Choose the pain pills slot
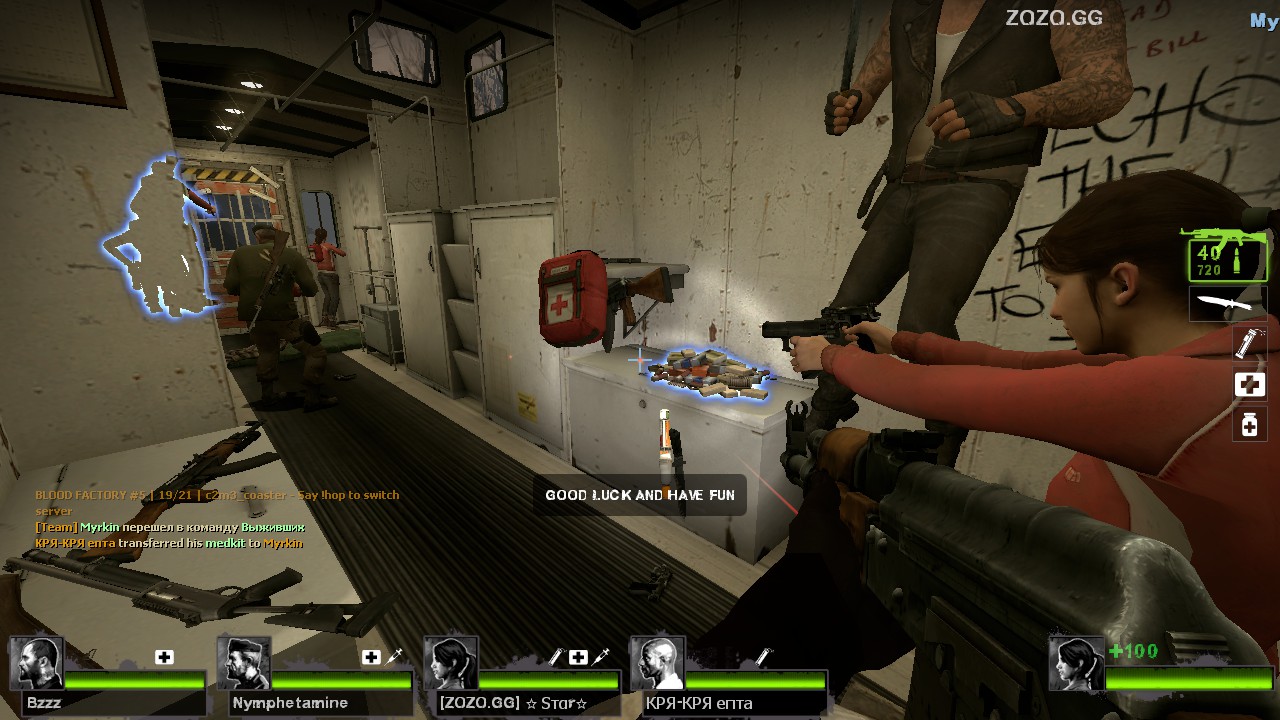Viewport: 1280px width, 720px height. tap(1249, 424)
